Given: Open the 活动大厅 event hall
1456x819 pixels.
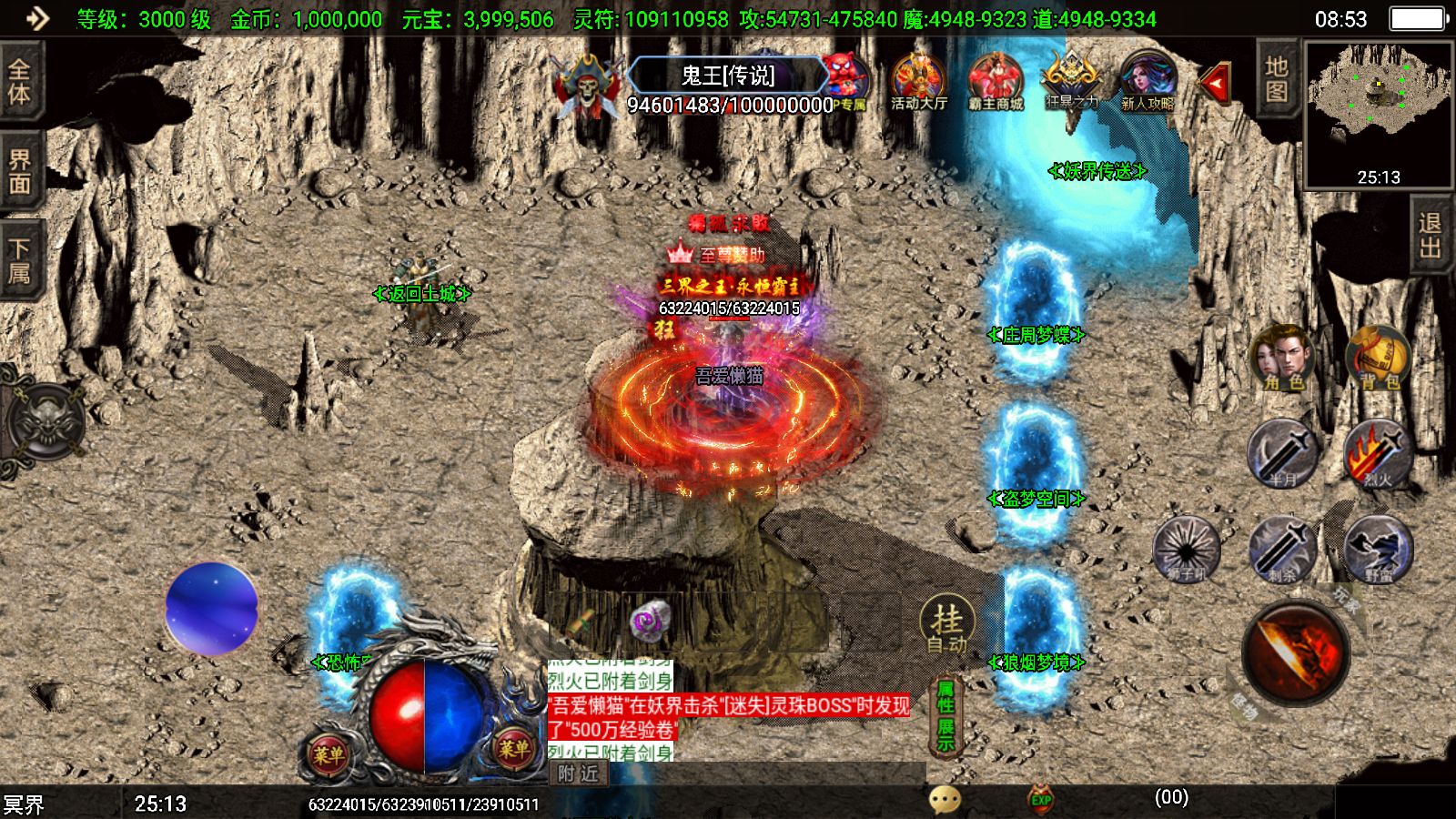Looking at the screenshot, I should click(x=918, y=82).
